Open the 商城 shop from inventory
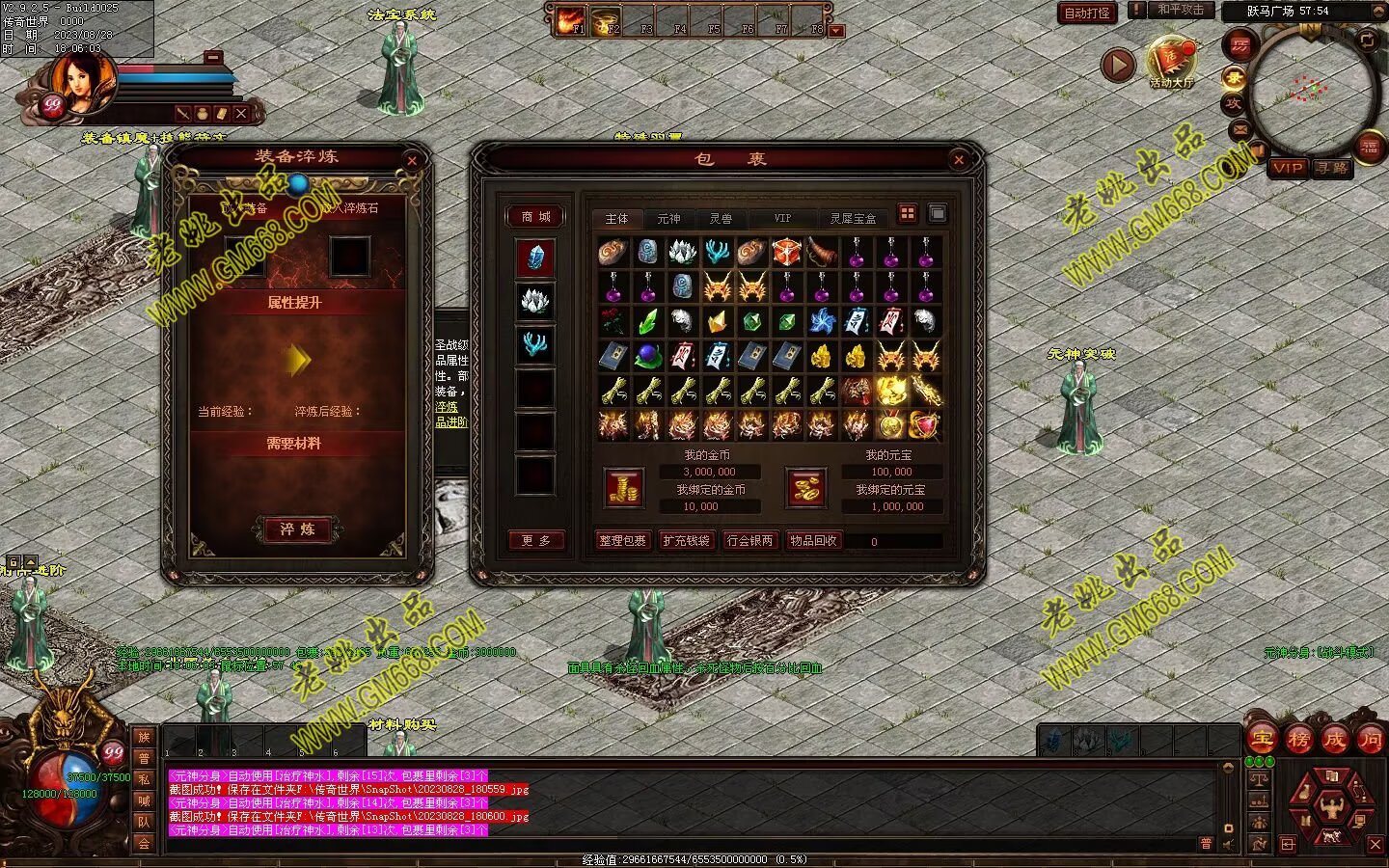Image resolution: width=1389 pixels, height=868 pixels. [x=535, y=217]
